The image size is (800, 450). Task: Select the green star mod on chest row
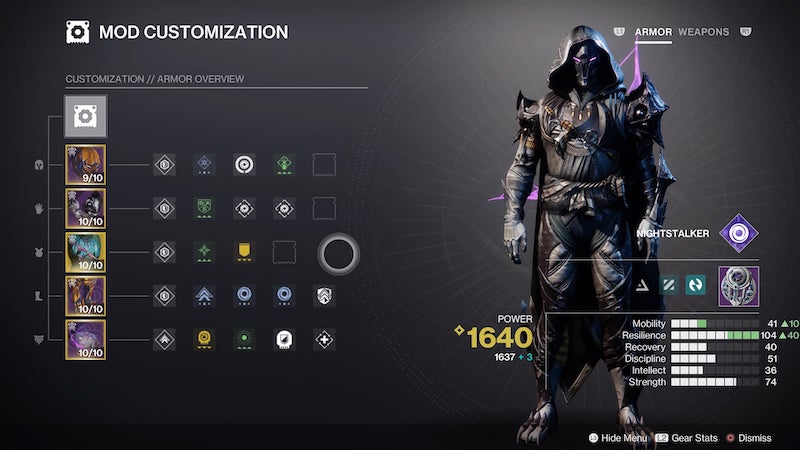(x=204, y=252)
